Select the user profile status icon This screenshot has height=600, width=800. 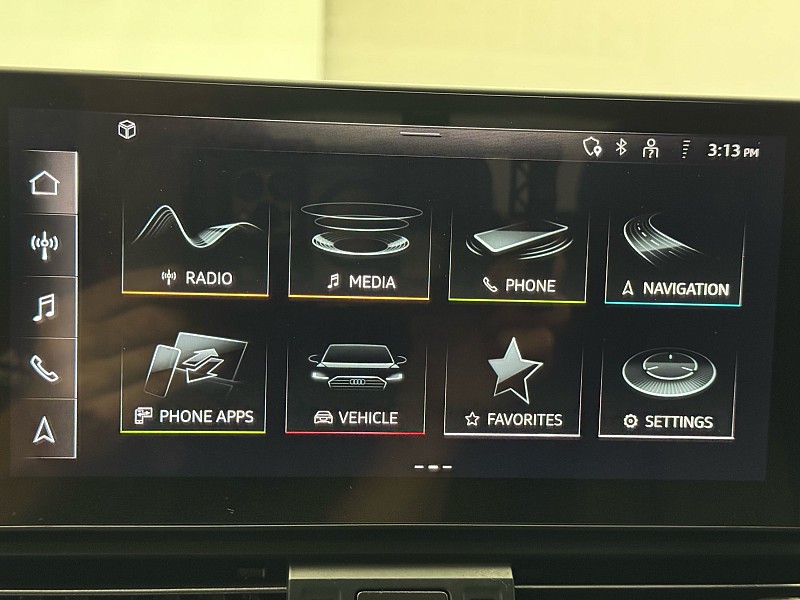tap(651, 148)
